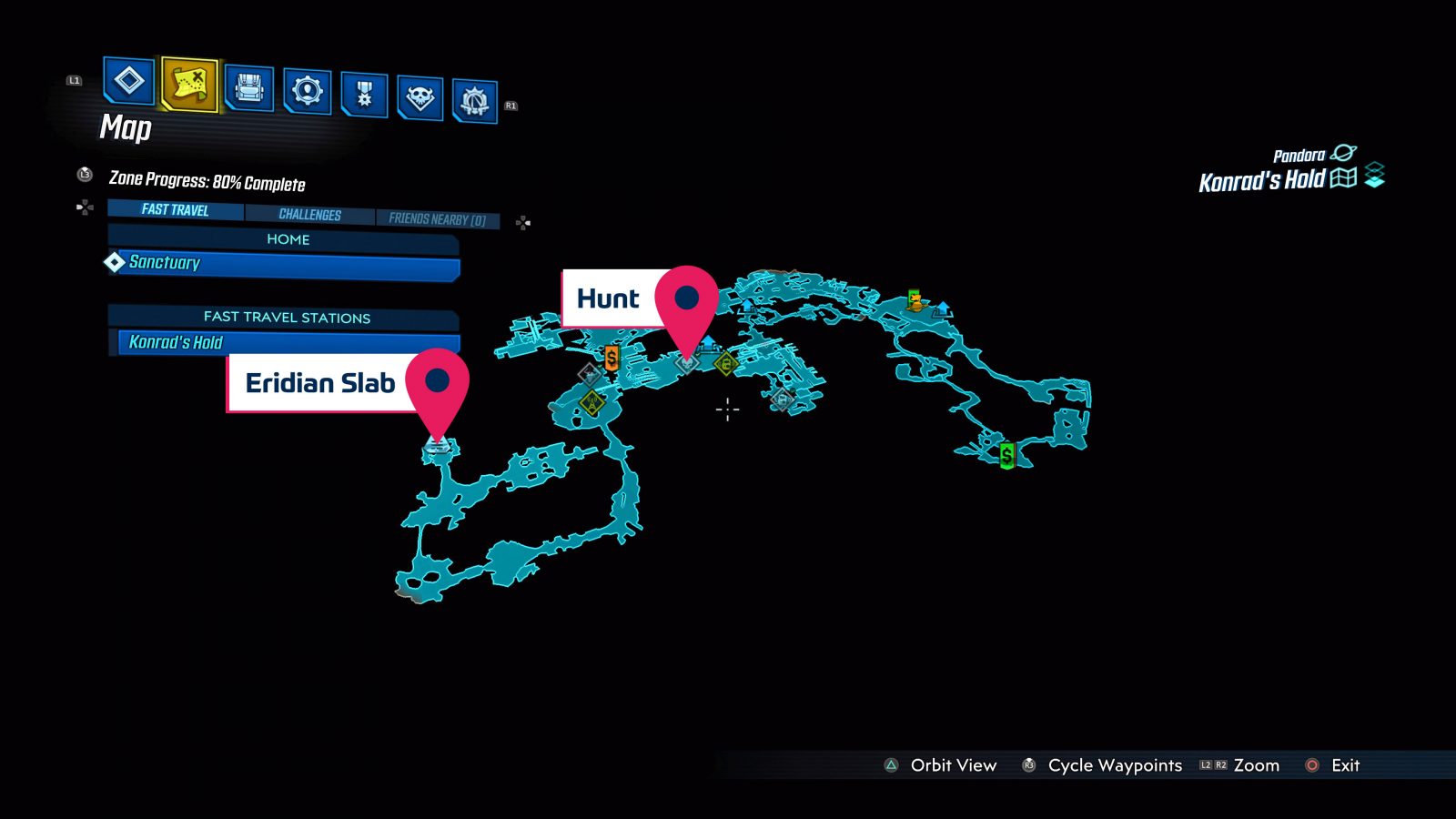Switch to the Challenges sub-tab

(x=309, y=215)
